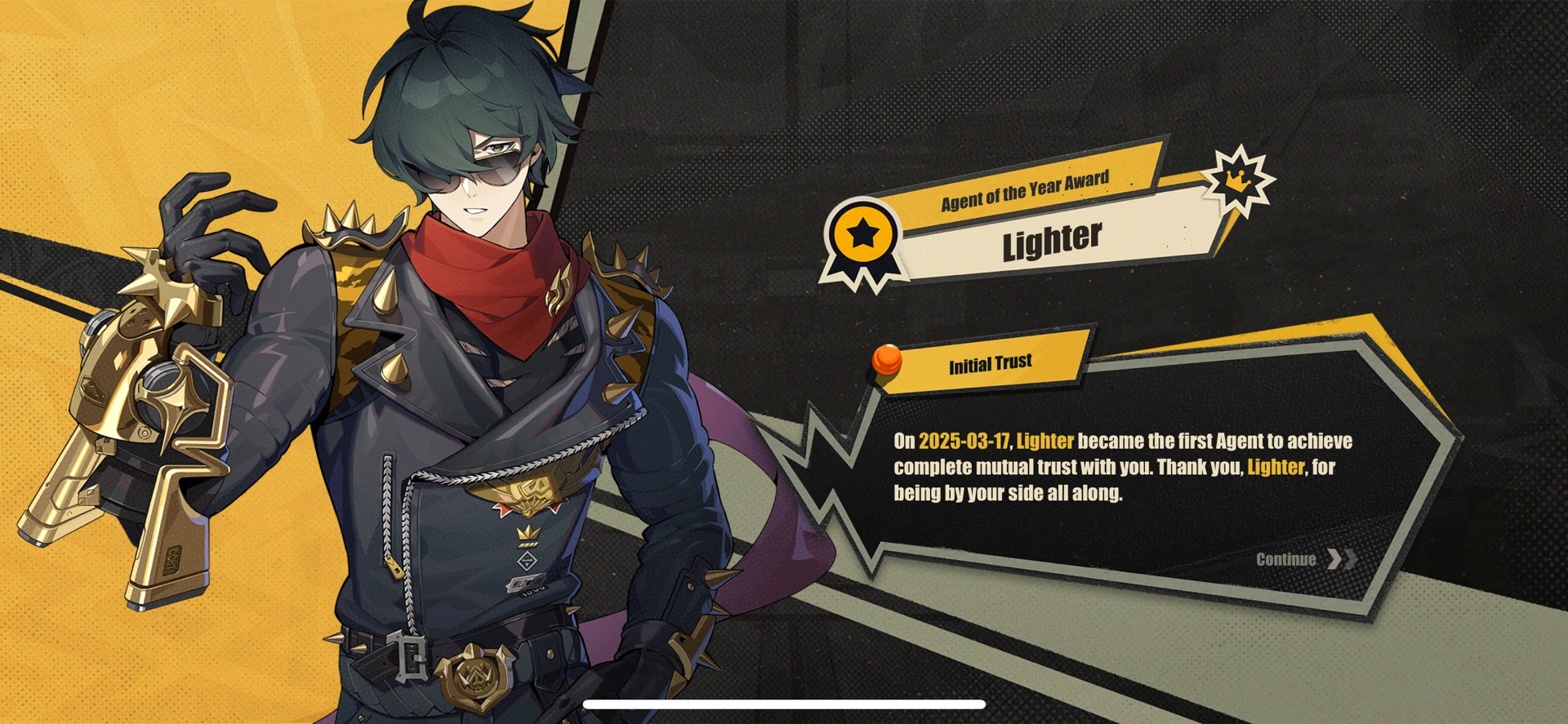Select the Initial Trust tab
This screenshot has height=724, width=1568.
tap(991, 362)
